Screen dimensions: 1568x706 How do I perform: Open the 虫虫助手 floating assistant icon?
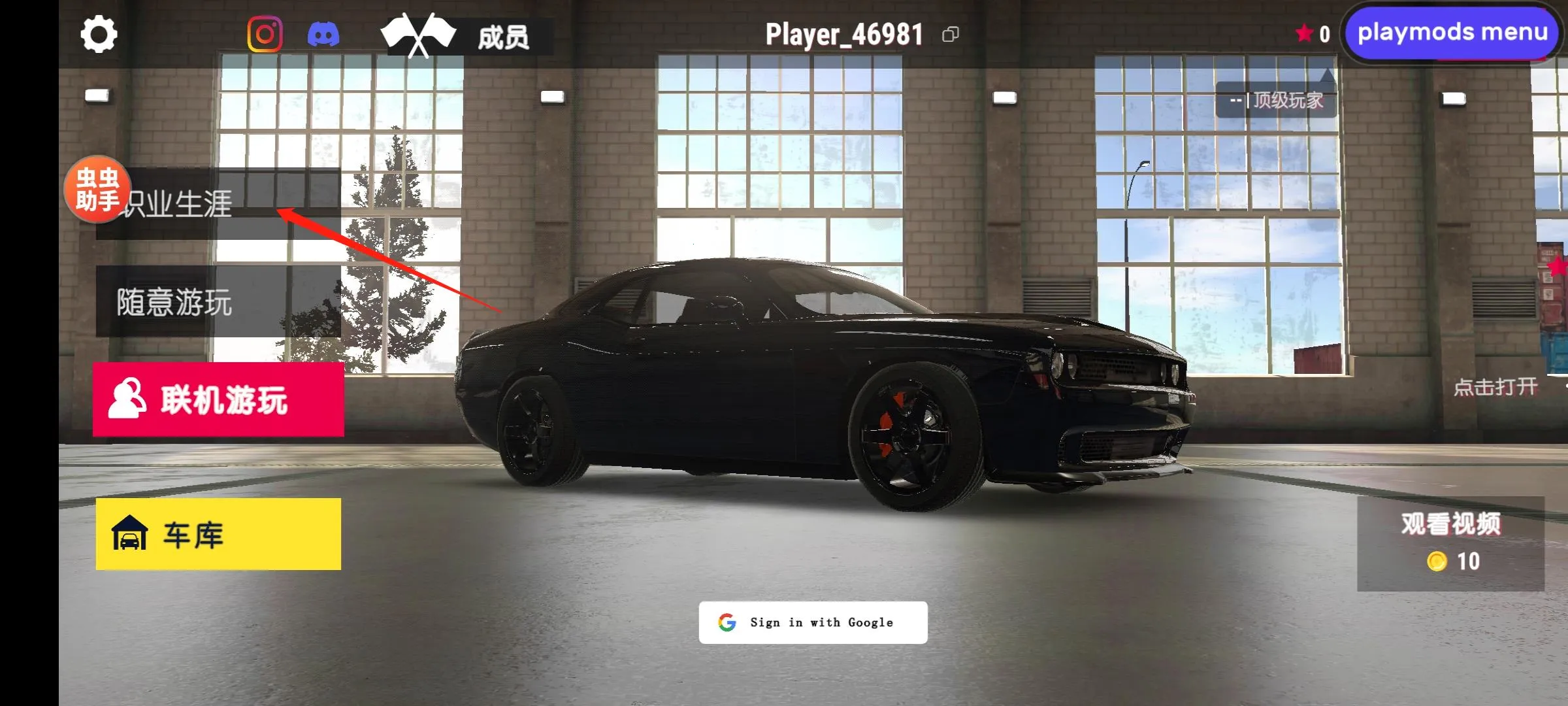click(x=97, y=191)
